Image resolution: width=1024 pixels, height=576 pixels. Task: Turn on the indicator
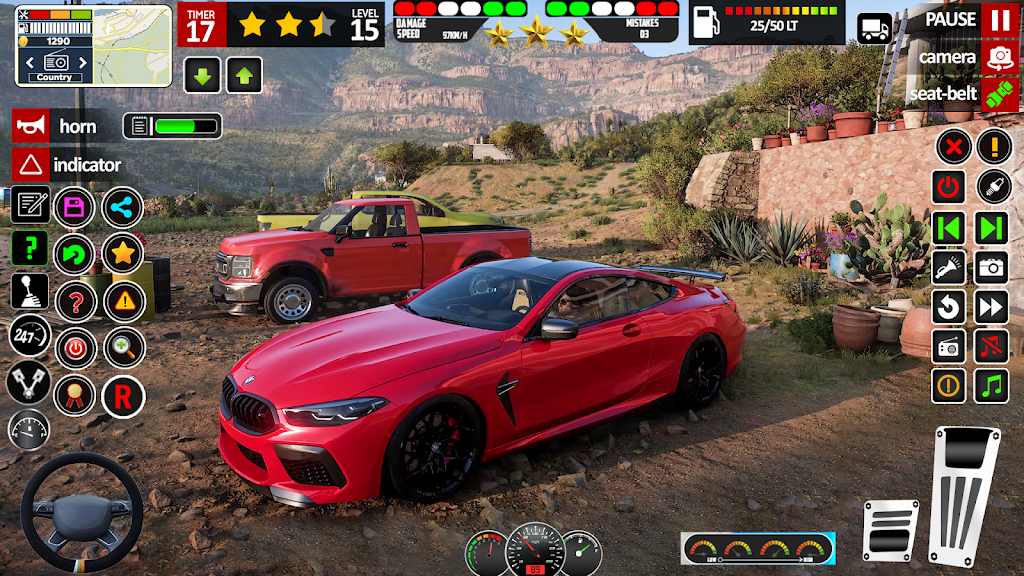tap(31, 165)
